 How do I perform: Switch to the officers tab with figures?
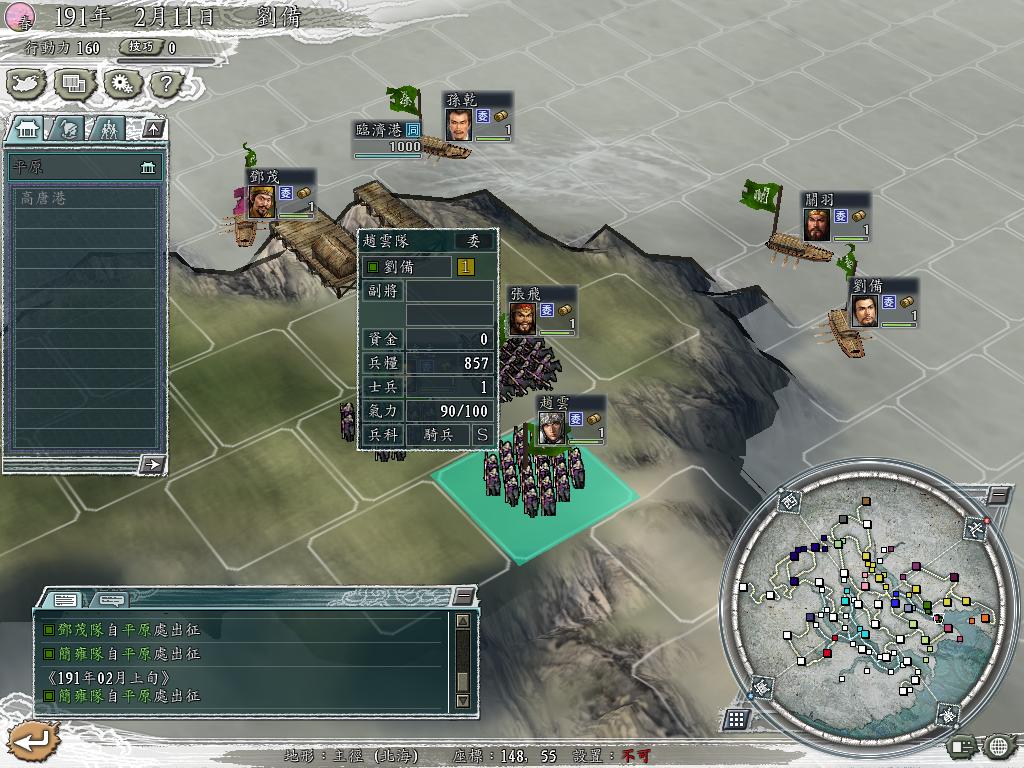pos(108,129)
